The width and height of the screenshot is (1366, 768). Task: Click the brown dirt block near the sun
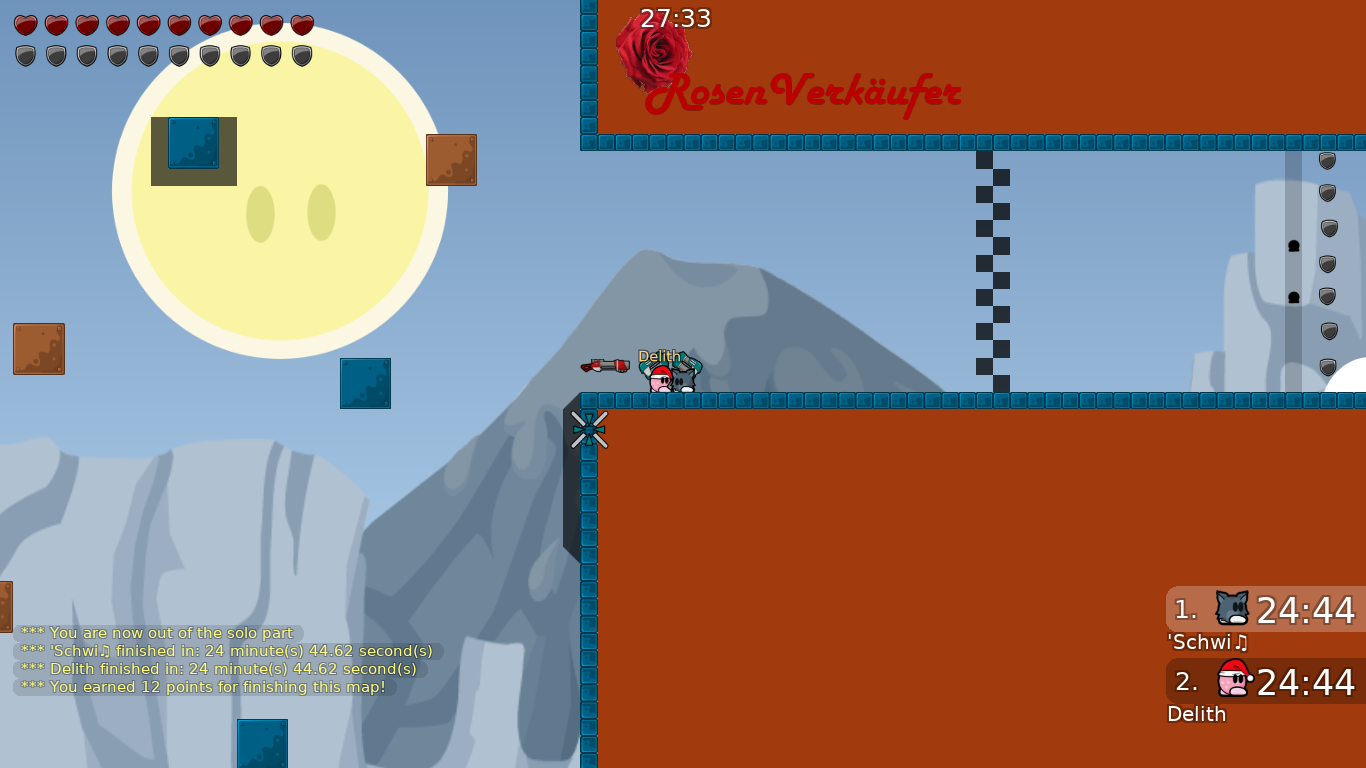point(452,160)
